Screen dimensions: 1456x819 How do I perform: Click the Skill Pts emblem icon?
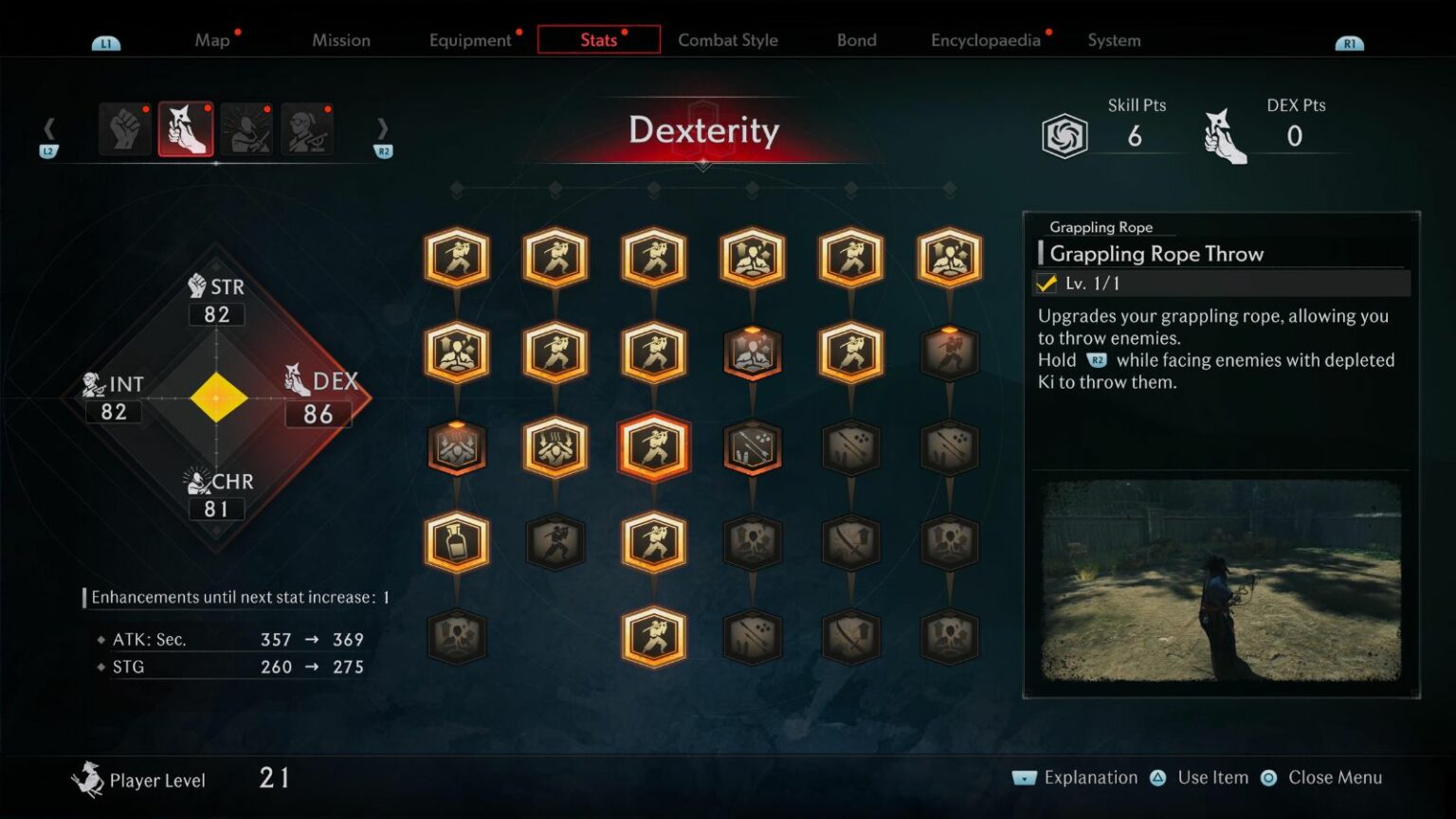pyautogui.click(x=1065, y=134)
